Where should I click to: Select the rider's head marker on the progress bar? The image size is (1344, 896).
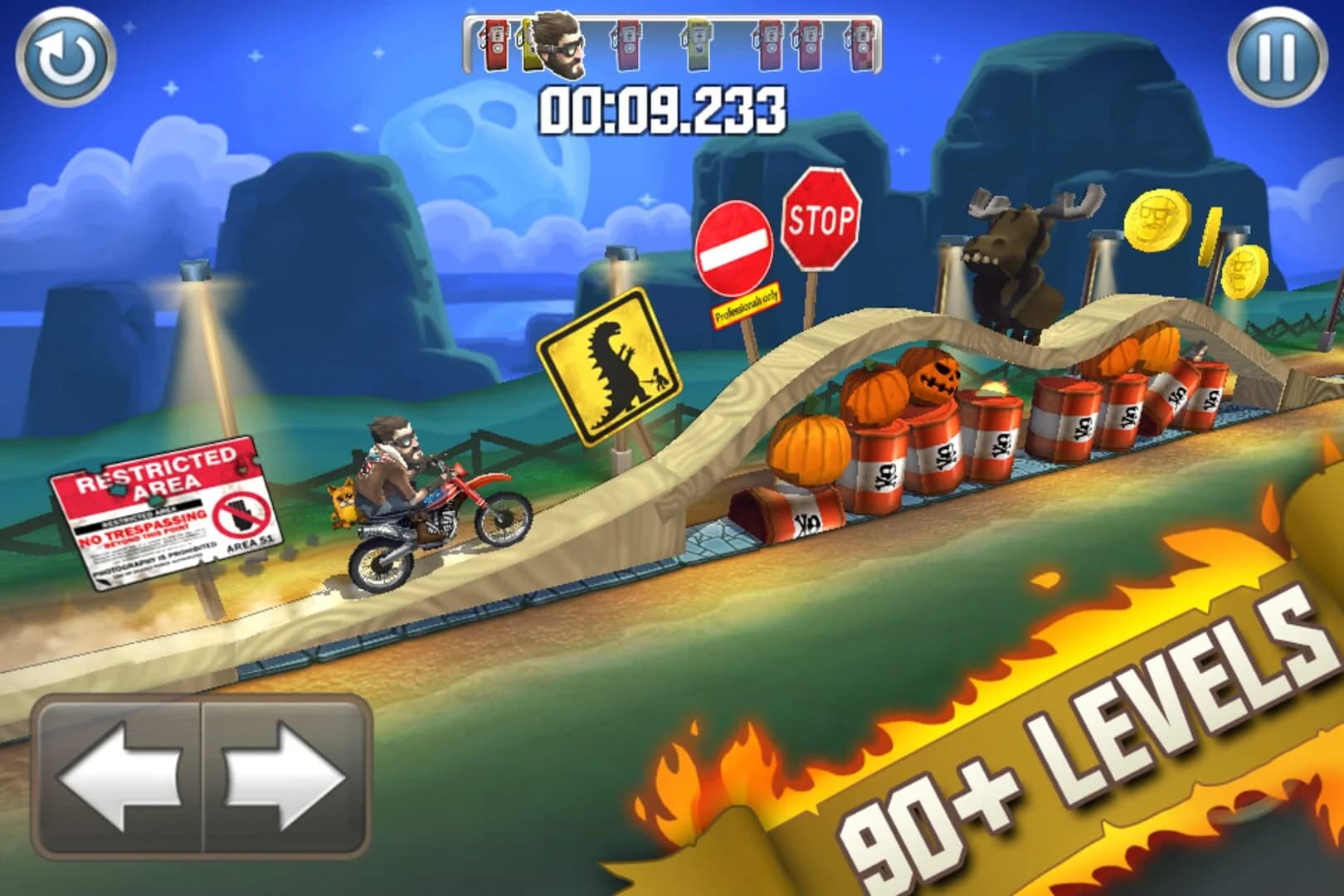(558, 46)
